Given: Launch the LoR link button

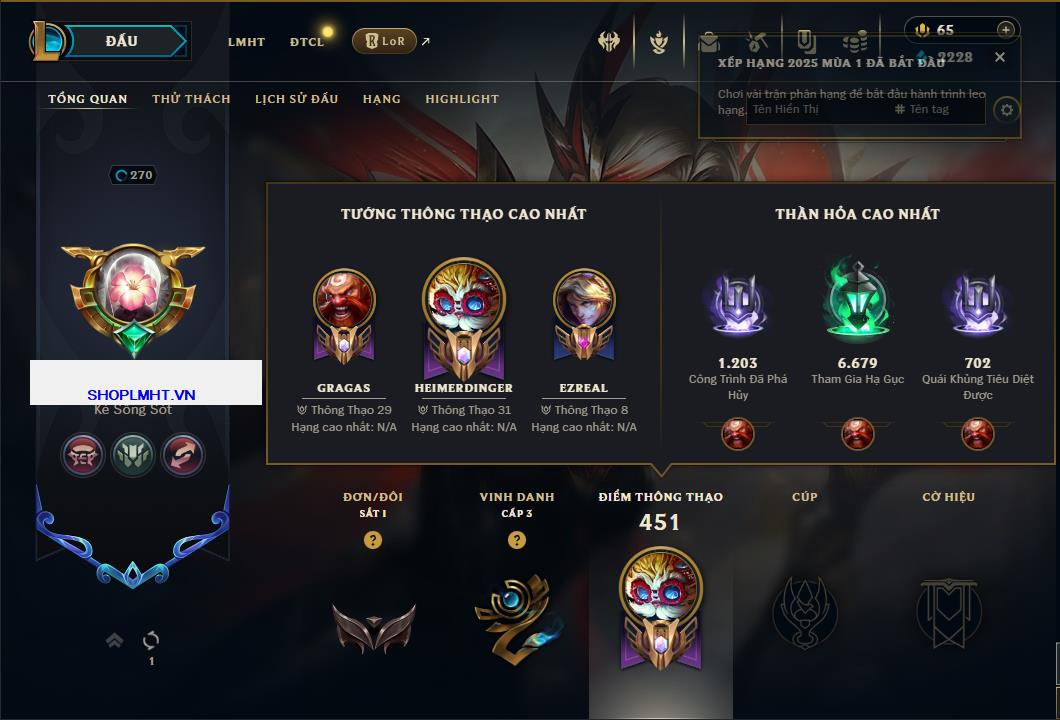Looking at the screenshot, I should coord(385,41).
